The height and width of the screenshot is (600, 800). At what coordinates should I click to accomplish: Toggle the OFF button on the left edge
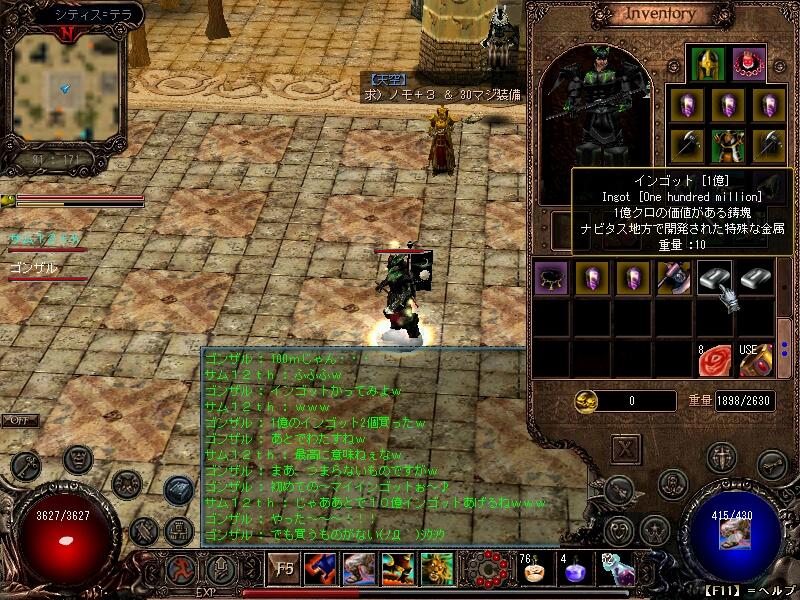(19, 420)
